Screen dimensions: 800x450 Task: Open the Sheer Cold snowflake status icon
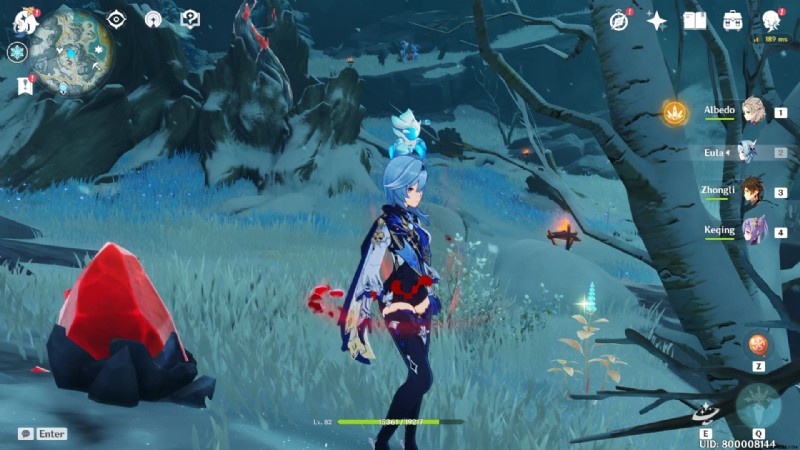pyautogui.click(x=17, y=52)
